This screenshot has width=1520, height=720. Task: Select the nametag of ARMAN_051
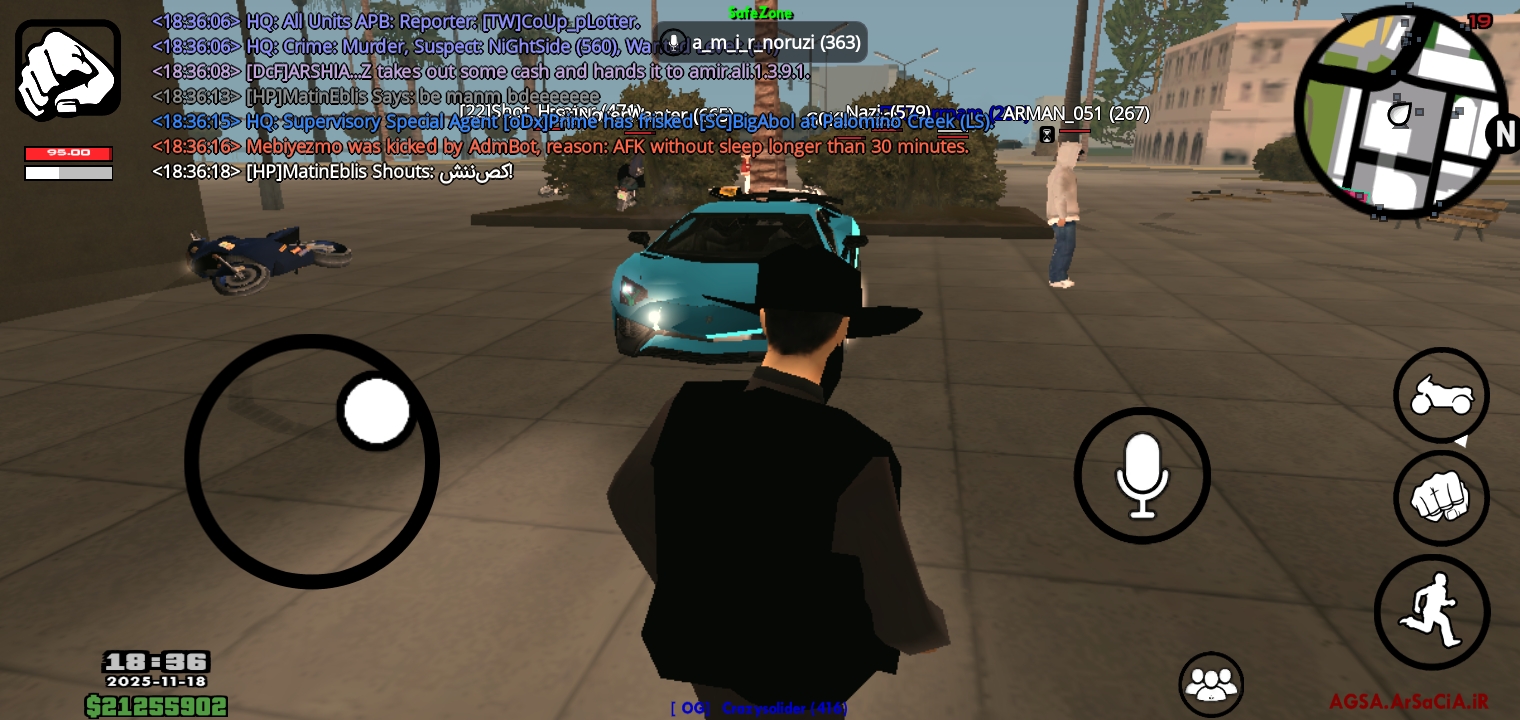(x=1075, y=113)
